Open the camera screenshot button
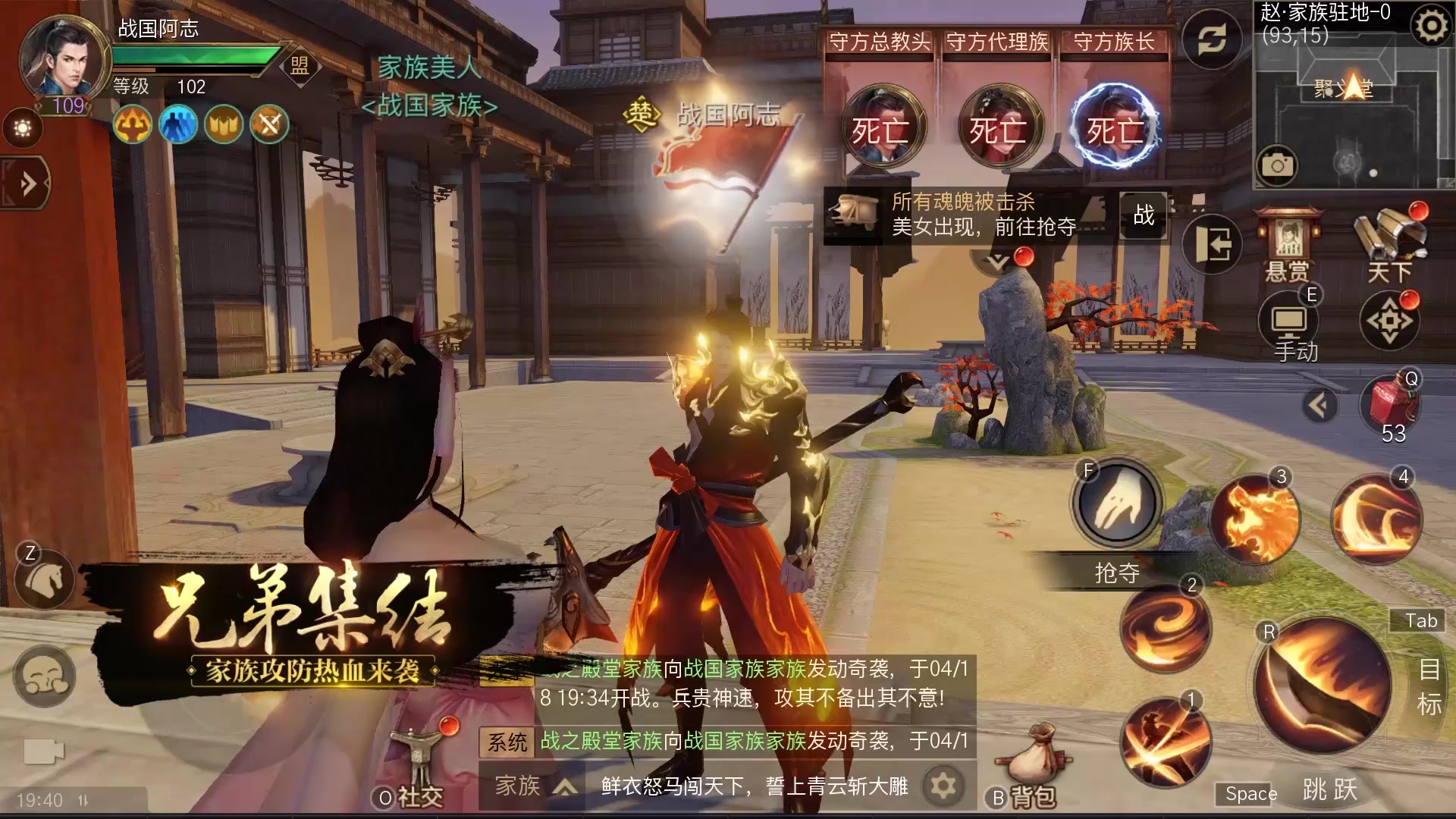1456x819 pixels. pos(1277,165)
